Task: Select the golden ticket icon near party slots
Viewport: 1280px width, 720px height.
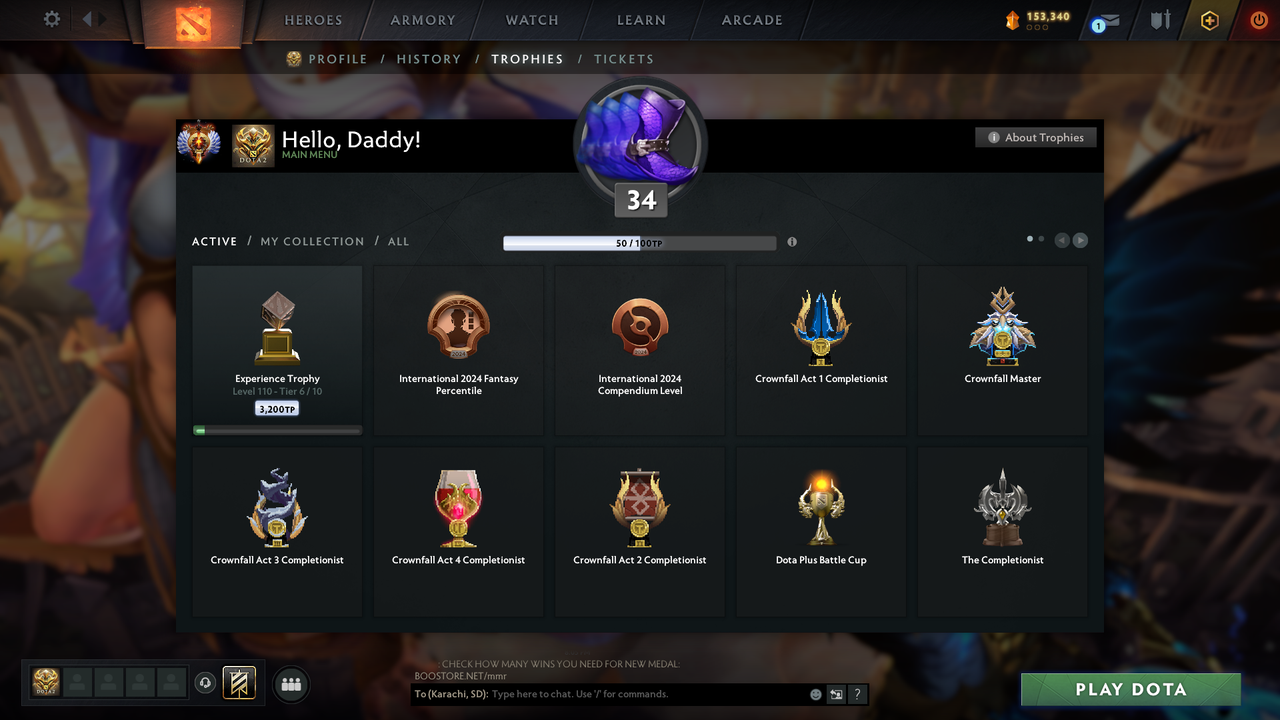Action: (x=237, y=682)
